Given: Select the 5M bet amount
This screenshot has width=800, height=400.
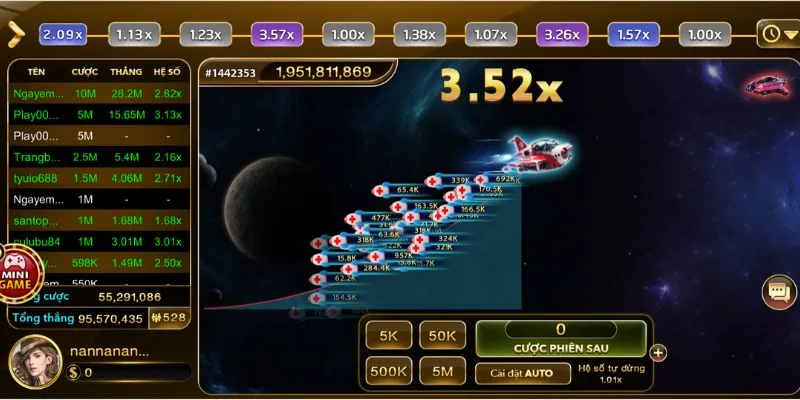Looking at the screenshot, I should (441, 372).
